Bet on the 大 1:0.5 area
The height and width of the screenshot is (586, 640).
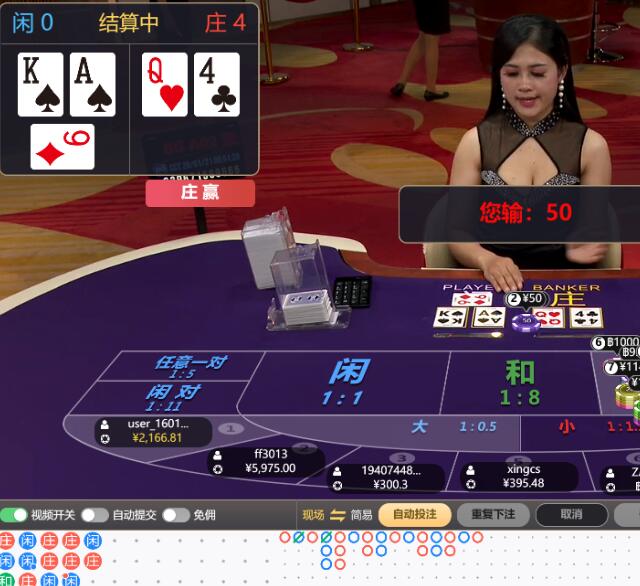(x=440, y=426)
